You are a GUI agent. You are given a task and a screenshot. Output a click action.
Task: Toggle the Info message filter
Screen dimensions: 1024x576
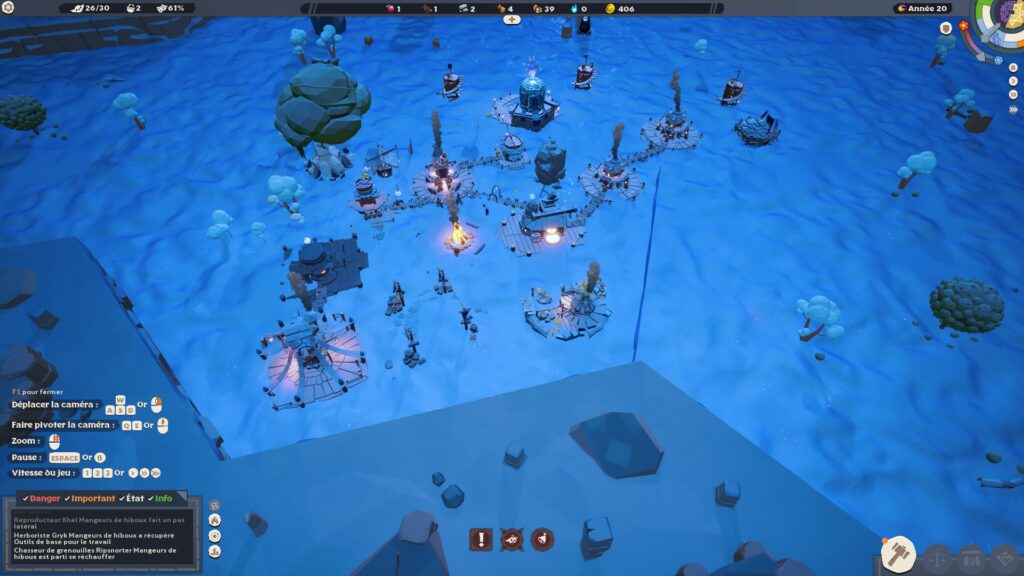click(160, 498)
